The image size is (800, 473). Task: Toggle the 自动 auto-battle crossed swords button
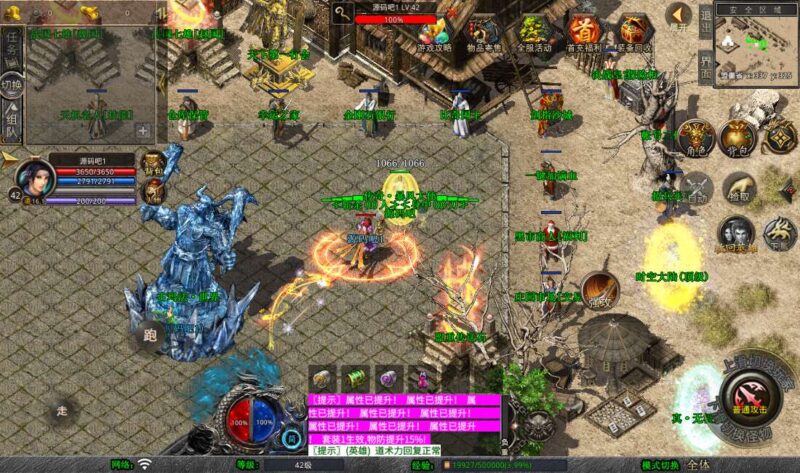tap(697, 187)
